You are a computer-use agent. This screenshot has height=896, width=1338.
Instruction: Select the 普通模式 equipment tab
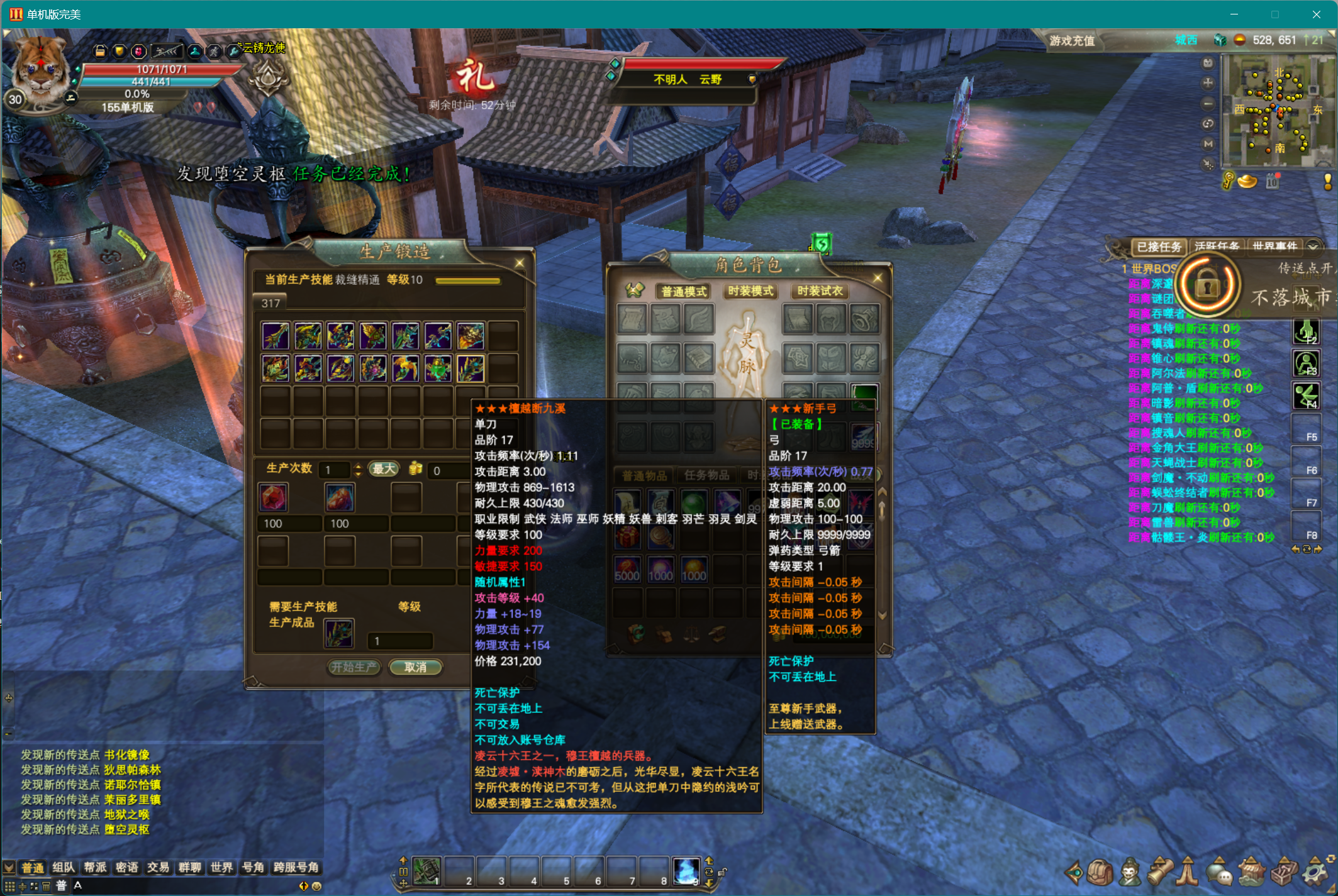(684, 291)
